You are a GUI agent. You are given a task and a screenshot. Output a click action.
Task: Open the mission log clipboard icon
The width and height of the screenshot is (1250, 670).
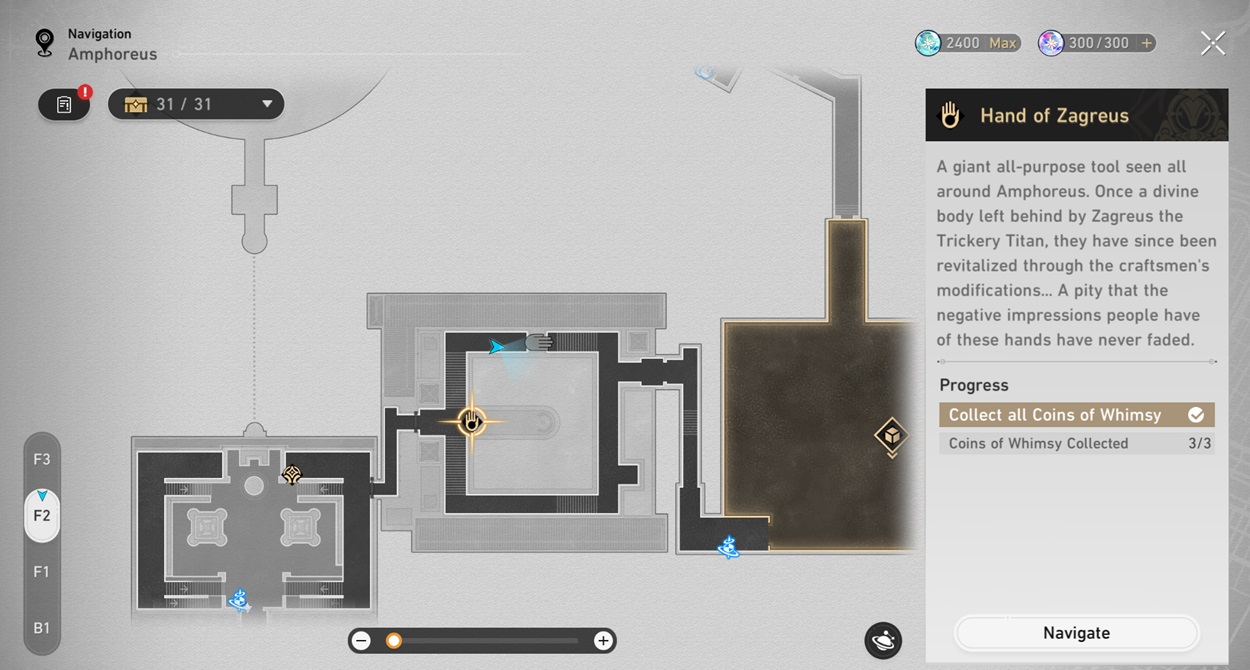[64, 104]
